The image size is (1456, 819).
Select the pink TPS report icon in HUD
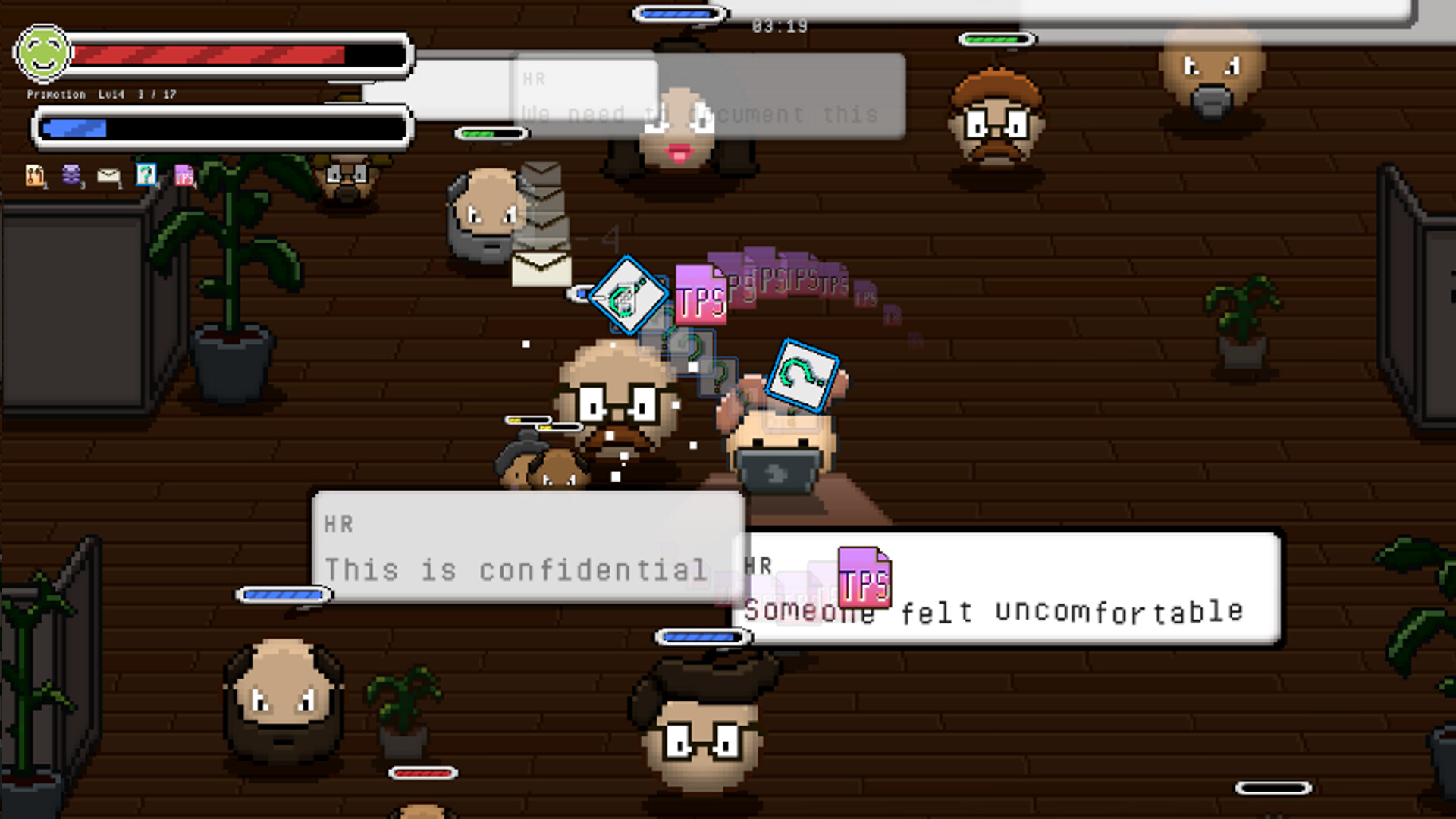pyautogui.click(x=184, y=174)
